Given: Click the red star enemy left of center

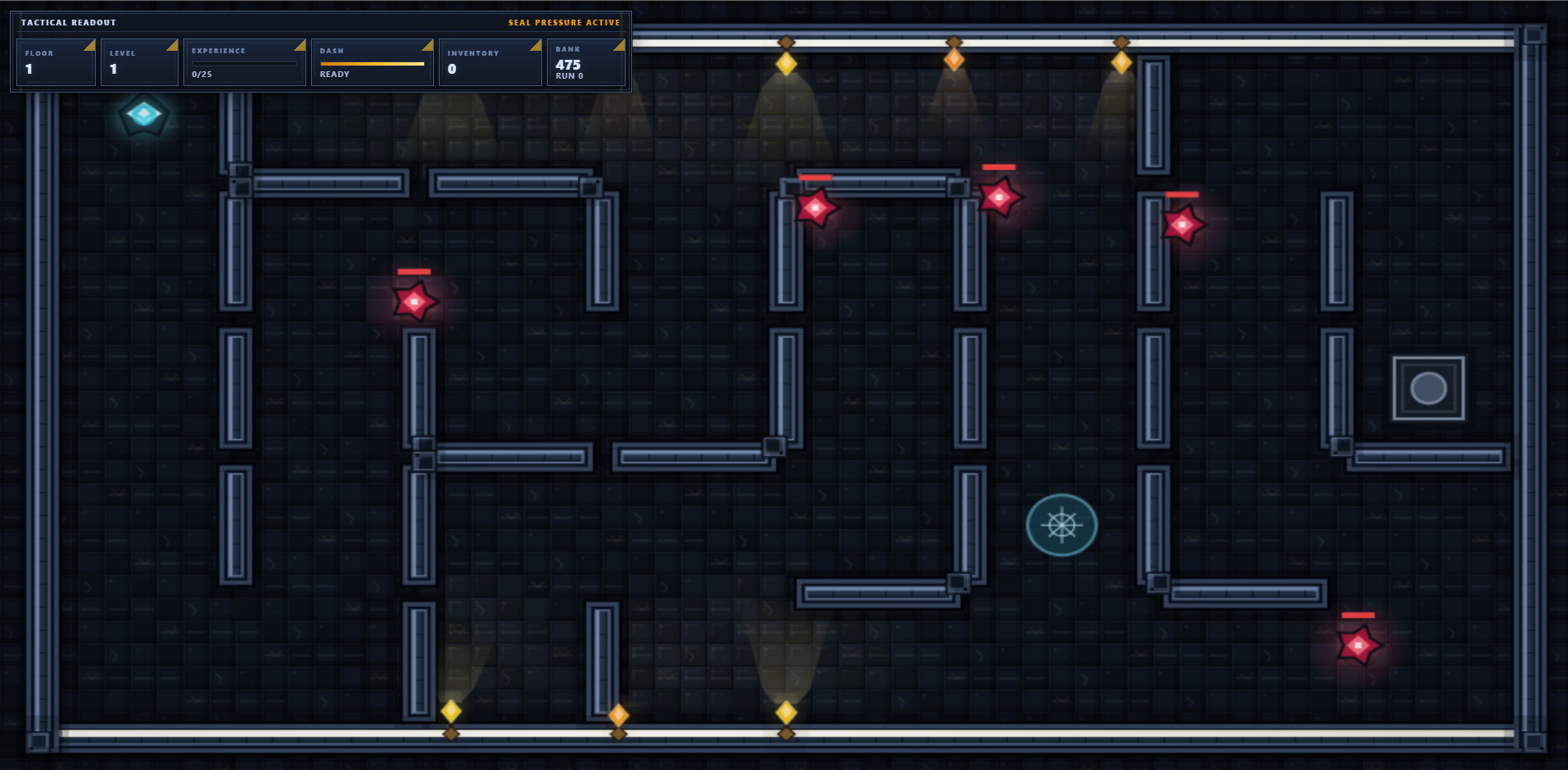Looking at the screenshot, I should [416, 301].
